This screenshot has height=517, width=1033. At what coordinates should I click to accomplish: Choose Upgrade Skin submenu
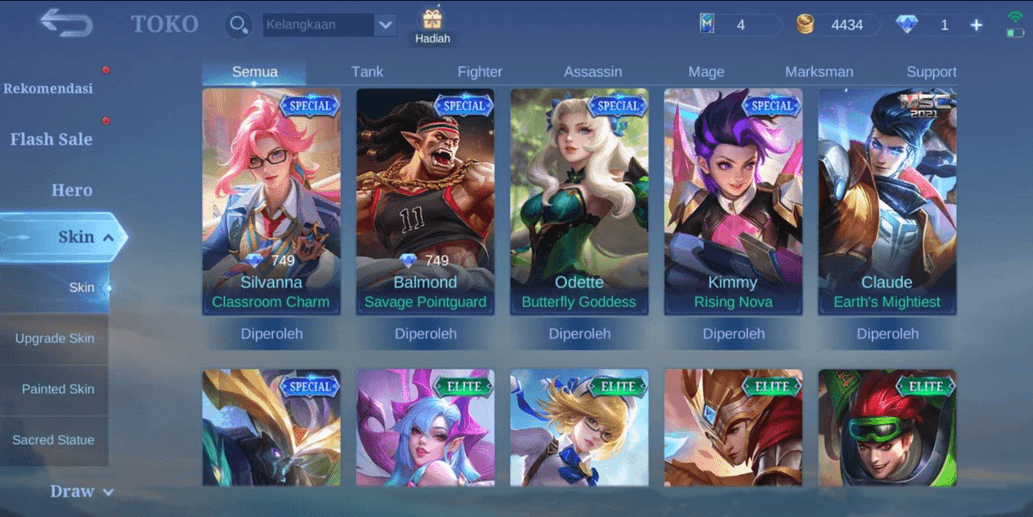(54, 339)
